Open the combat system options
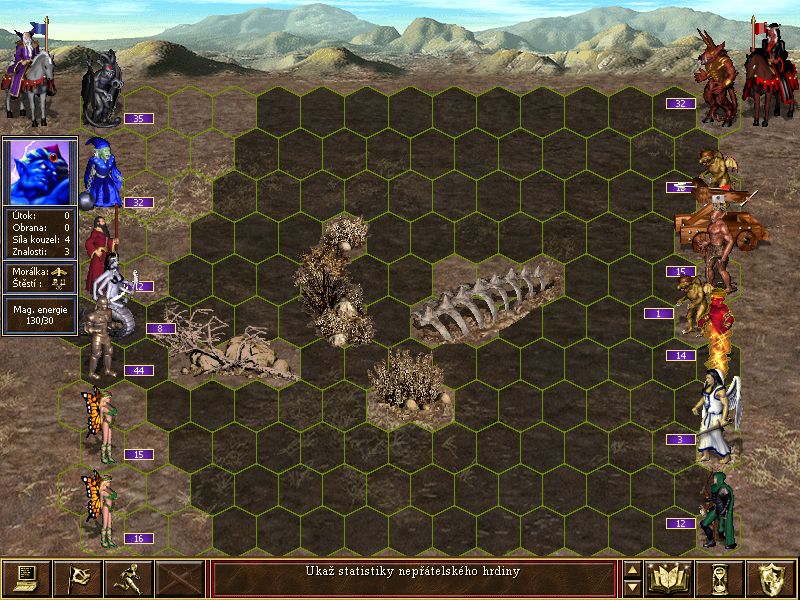Screen dimensions: 800x600 pyautogui.click(x=26, y=578)
